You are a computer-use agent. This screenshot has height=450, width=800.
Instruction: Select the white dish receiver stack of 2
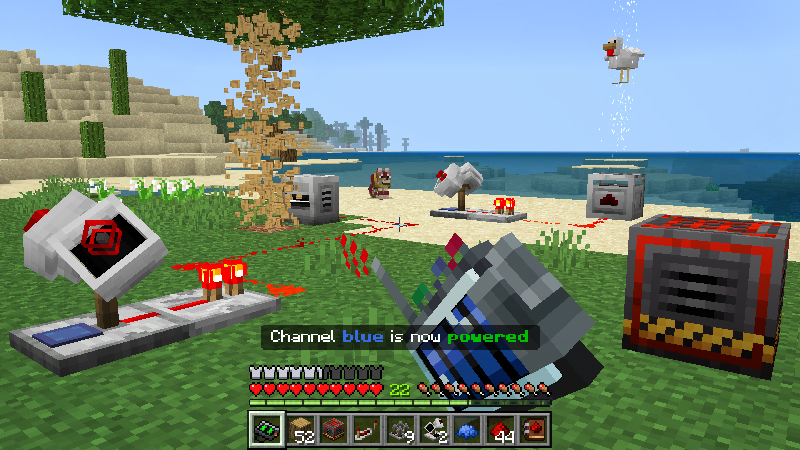tap(434, 431)
